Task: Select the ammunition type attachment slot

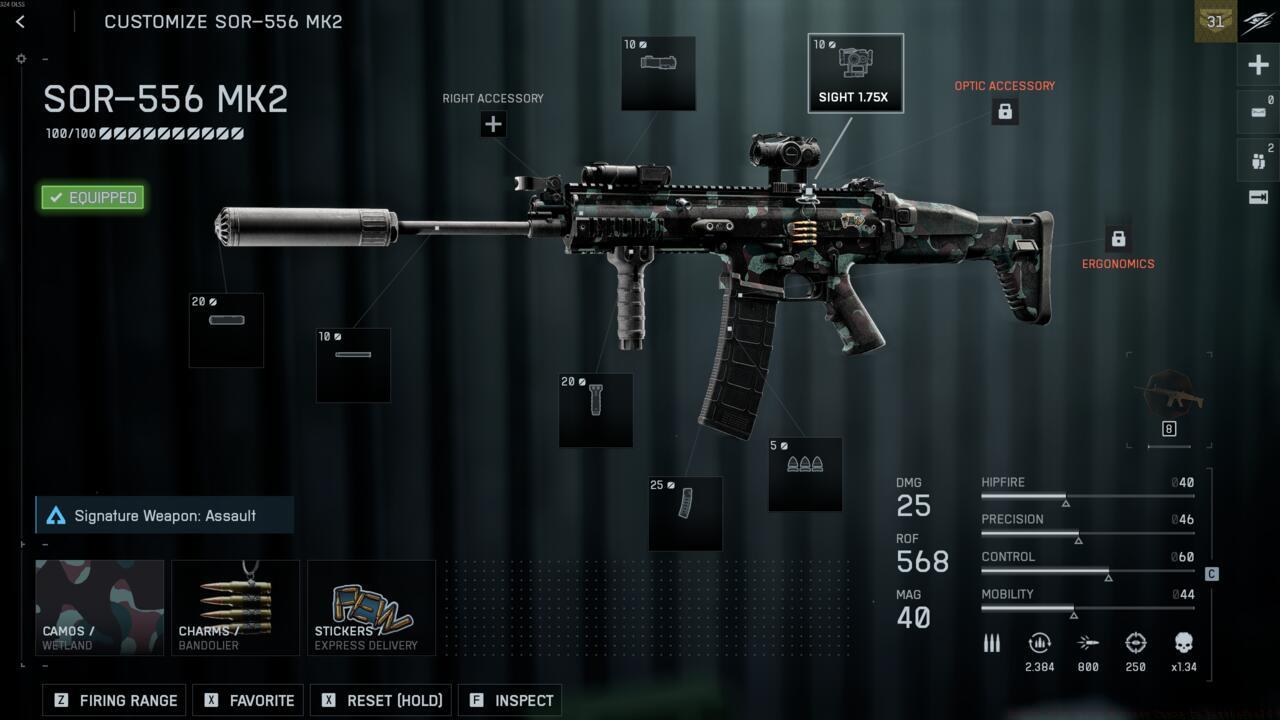Action: 805,473
